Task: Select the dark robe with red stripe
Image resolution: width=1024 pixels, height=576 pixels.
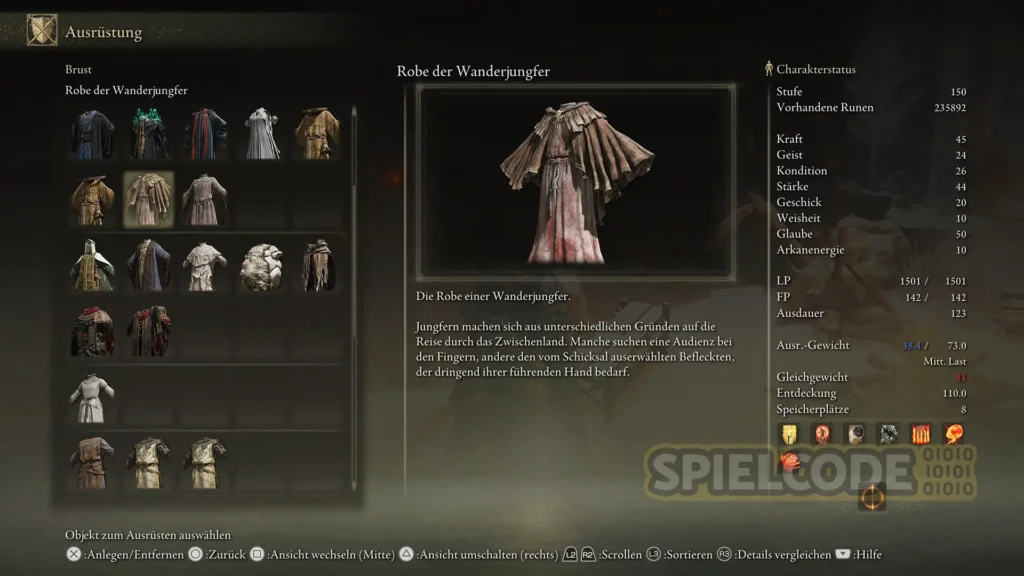Action: click(x=205, y=134)
